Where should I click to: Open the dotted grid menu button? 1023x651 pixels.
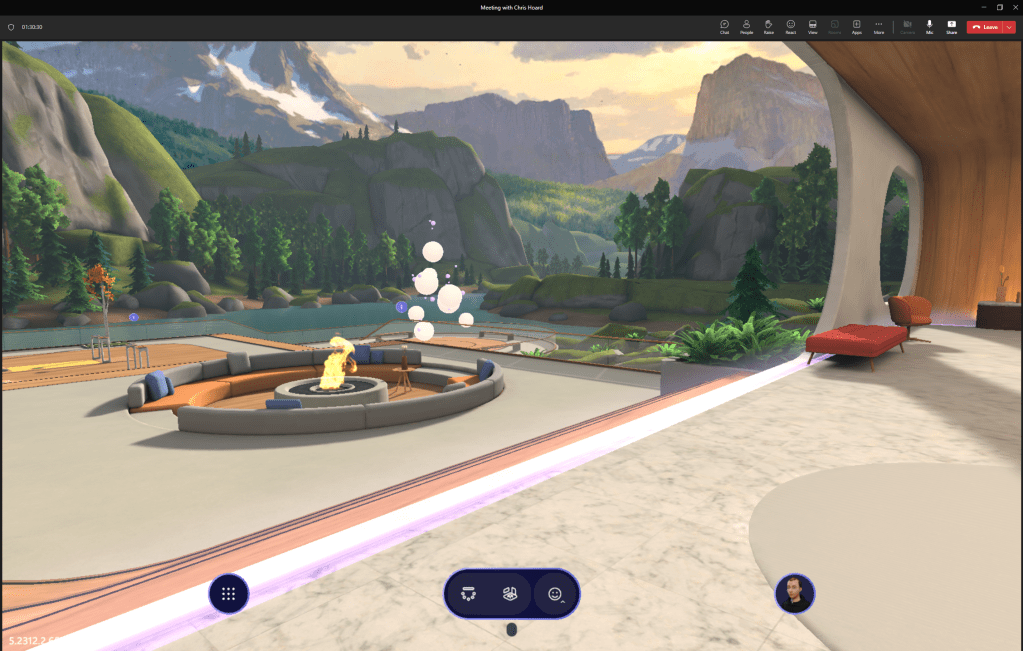coord(228,594)
